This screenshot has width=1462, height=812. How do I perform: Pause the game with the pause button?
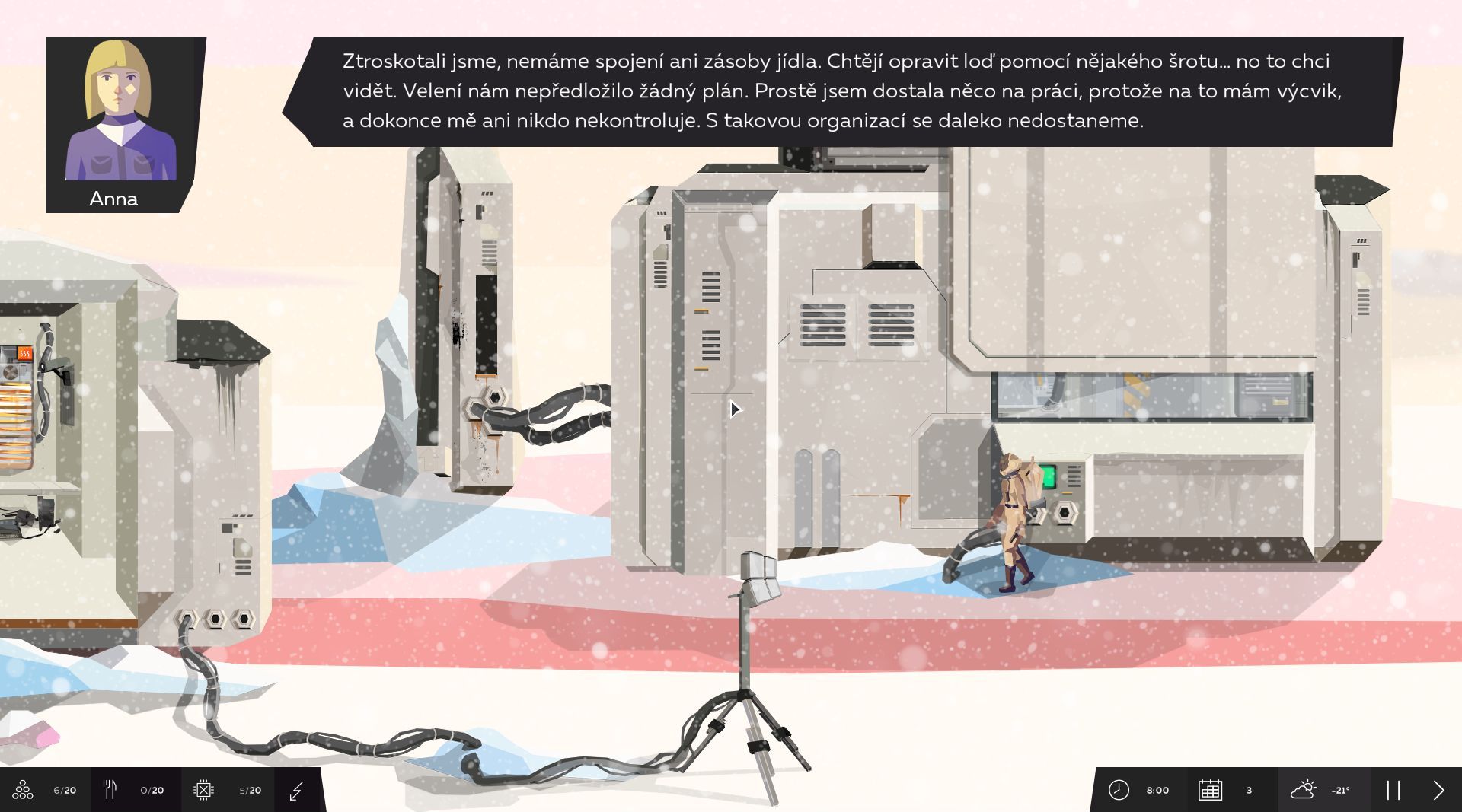(x=1393, y=790)
